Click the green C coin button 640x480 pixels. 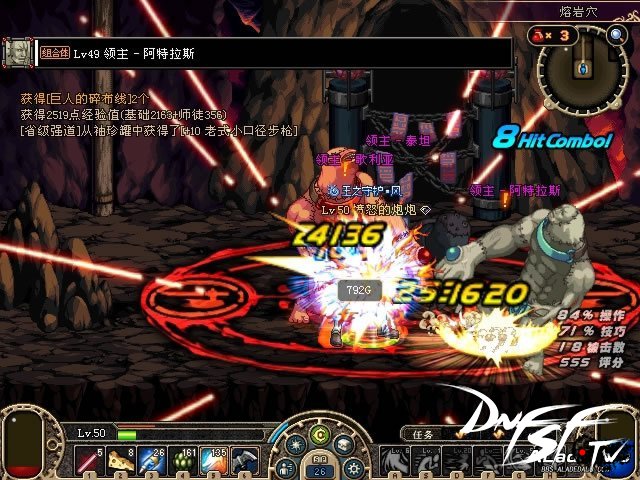320,433
